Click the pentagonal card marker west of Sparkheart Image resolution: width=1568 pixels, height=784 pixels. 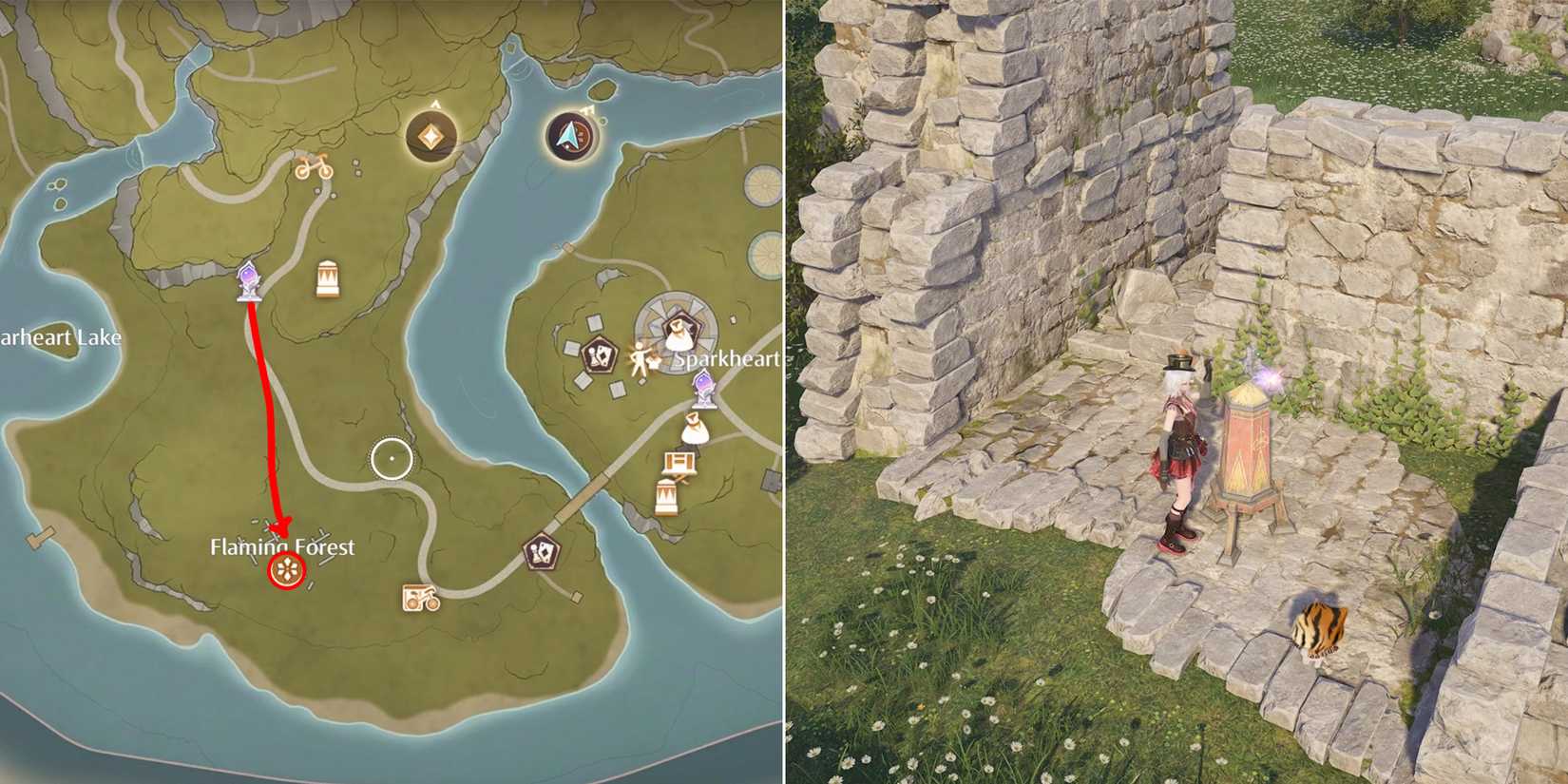click(x=601, y=354)
